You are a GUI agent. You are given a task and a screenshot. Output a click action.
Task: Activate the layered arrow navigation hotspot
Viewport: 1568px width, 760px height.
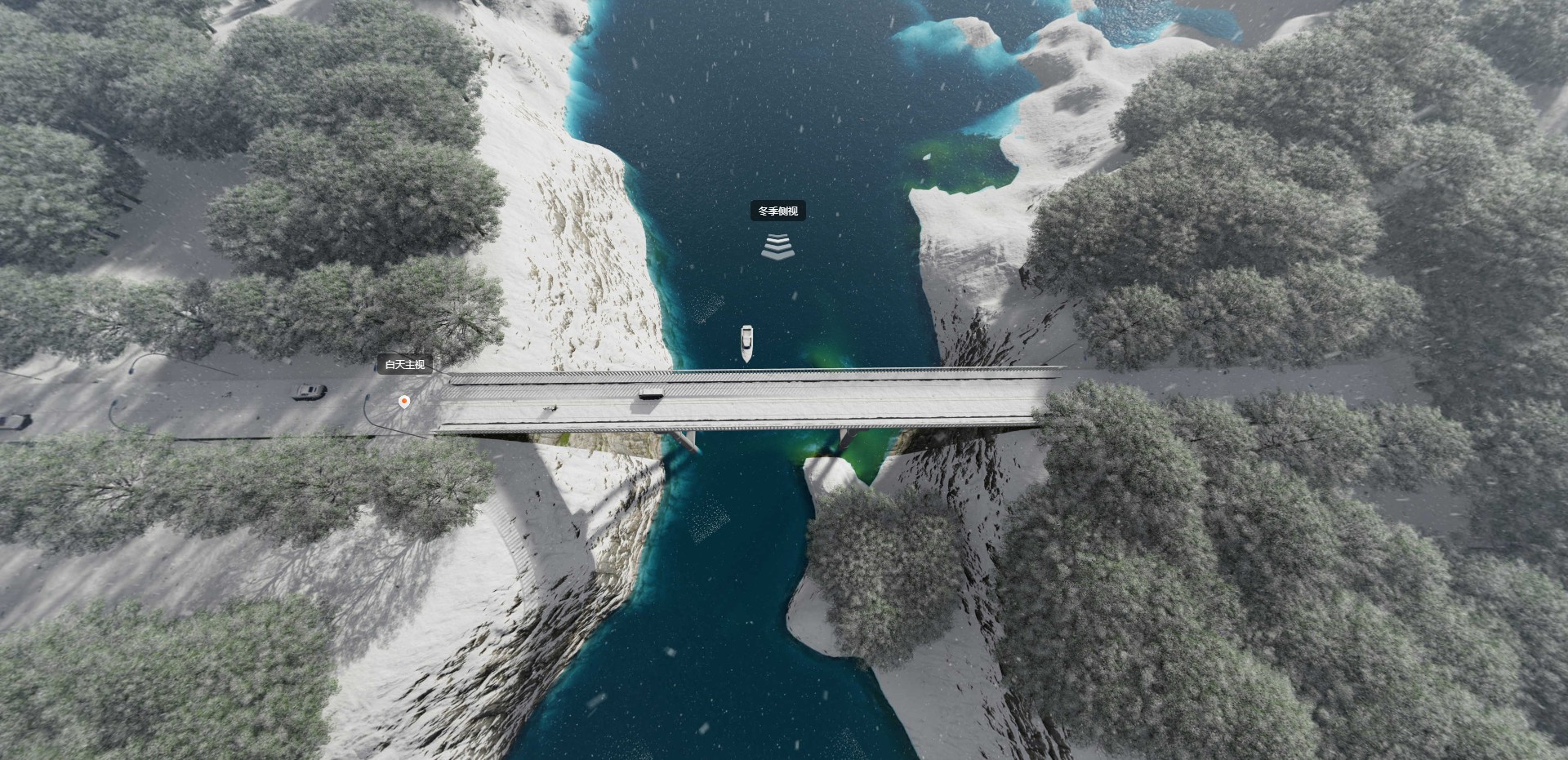(777, 247)
